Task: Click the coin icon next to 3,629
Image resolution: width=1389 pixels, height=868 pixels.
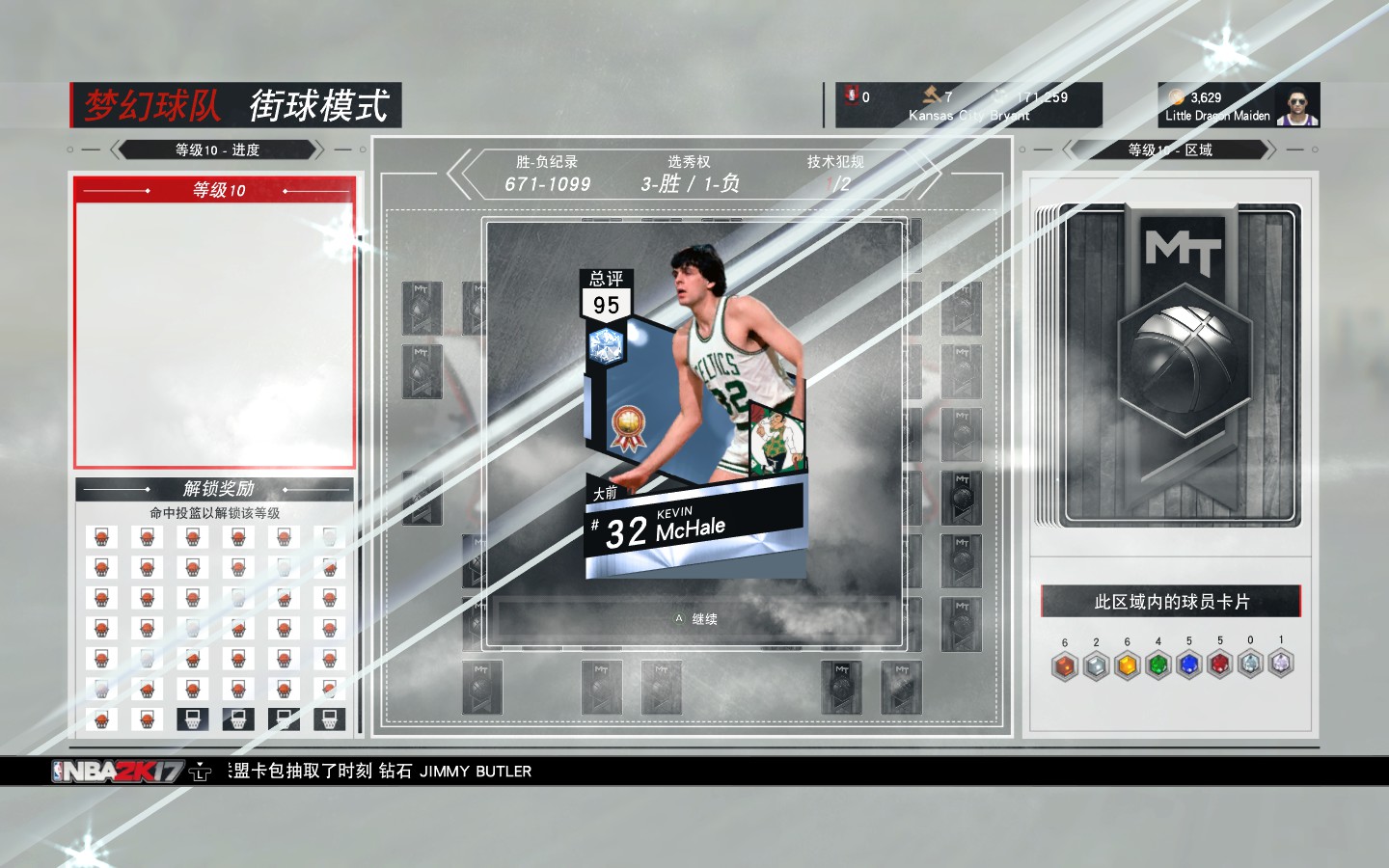Action: (x=1176, y=95)
